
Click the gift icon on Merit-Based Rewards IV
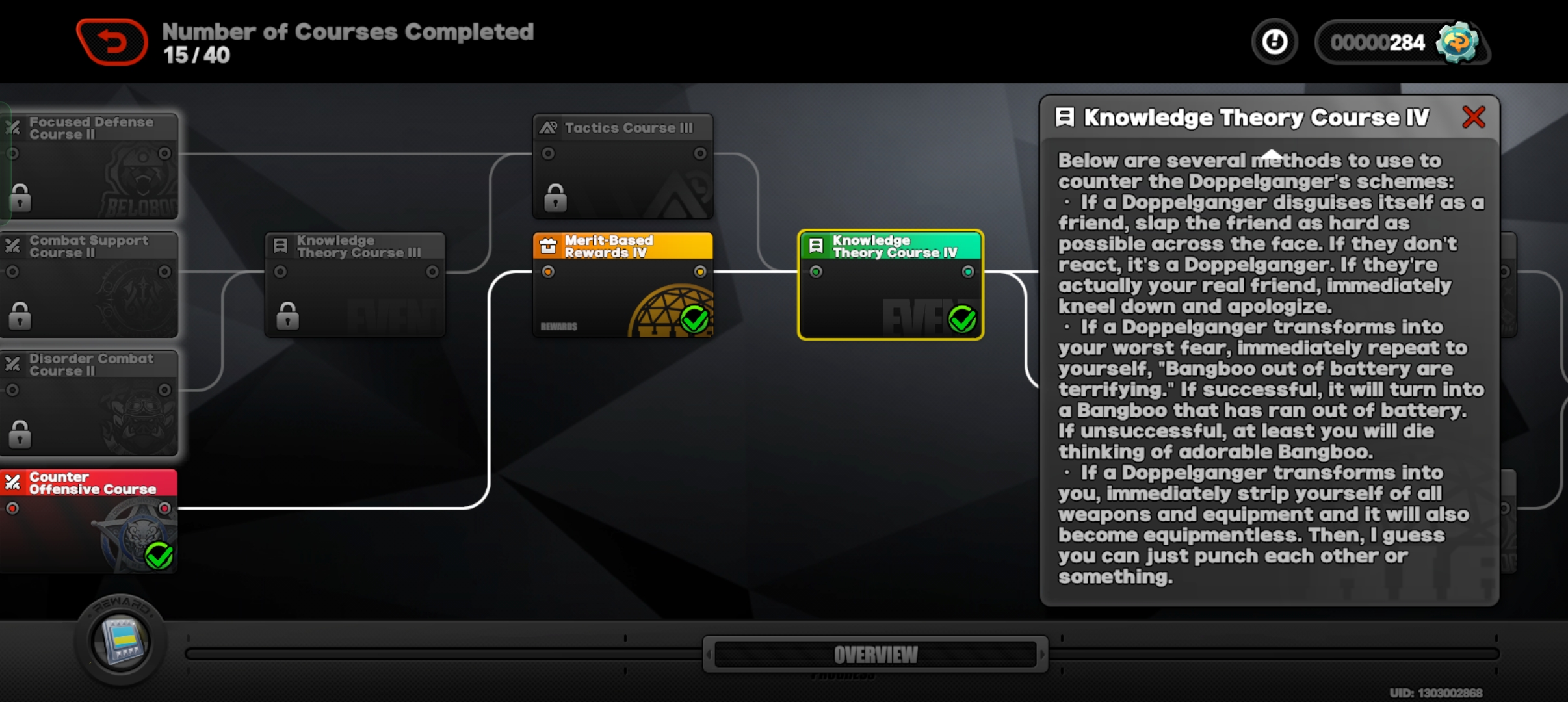click(548, 246)
